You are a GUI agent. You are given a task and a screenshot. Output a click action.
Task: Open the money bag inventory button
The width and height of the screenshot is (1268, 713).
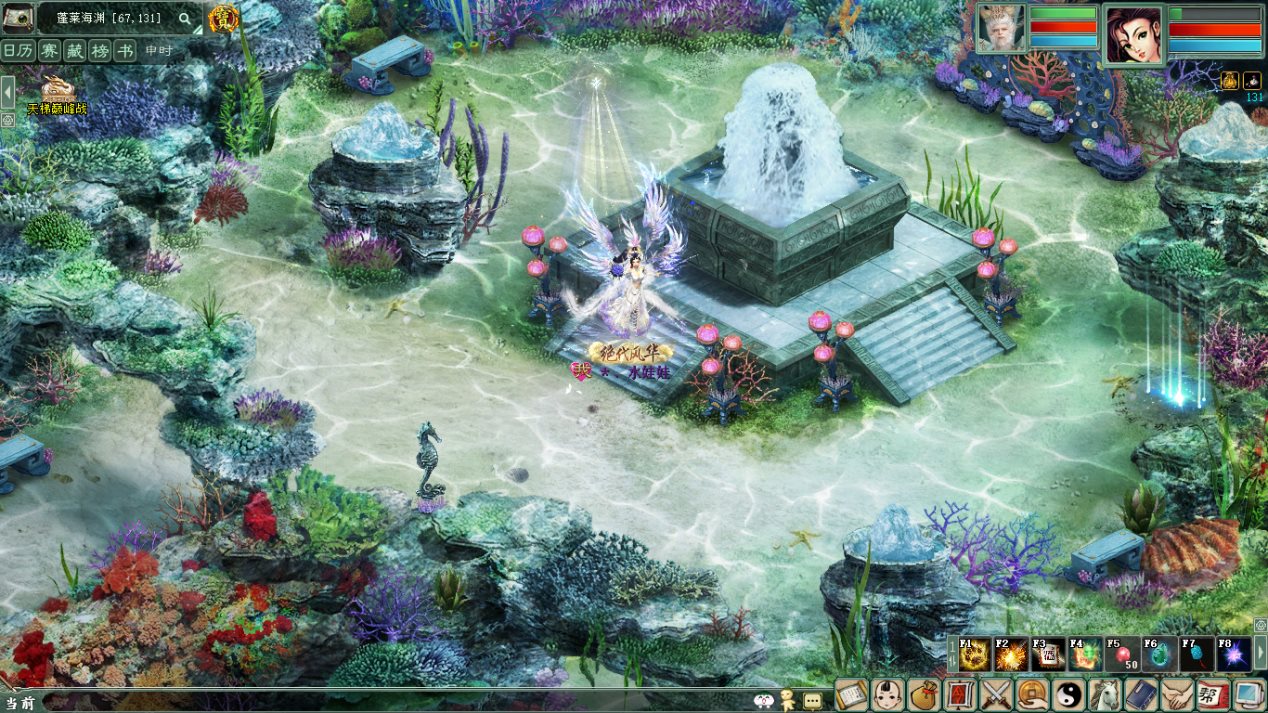[x=924, y=694]
